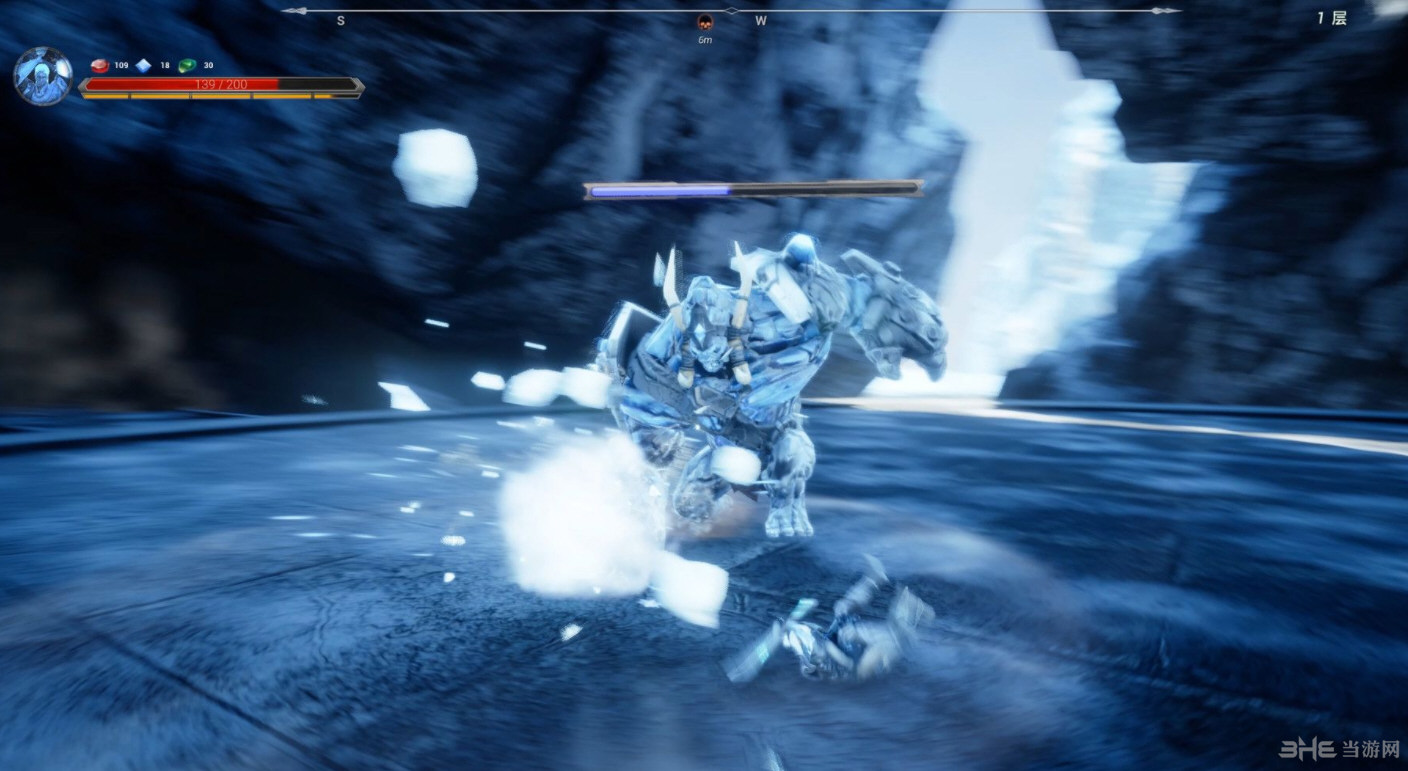Select the green gem currency icon
This screenshot has height=771, width=1408.
(187, 66)
